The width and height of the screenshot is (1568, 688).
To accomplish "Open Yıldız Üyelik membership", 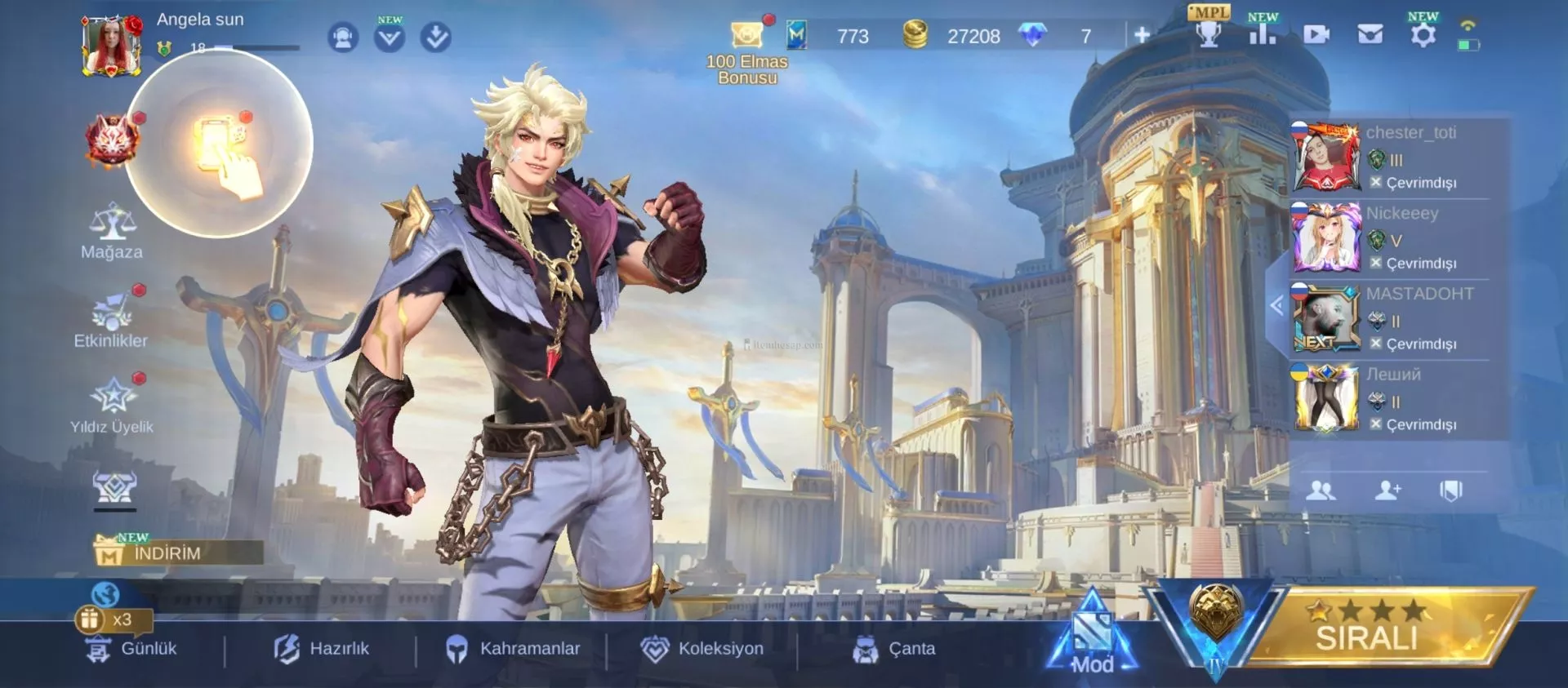I will (x=112, y=406).
